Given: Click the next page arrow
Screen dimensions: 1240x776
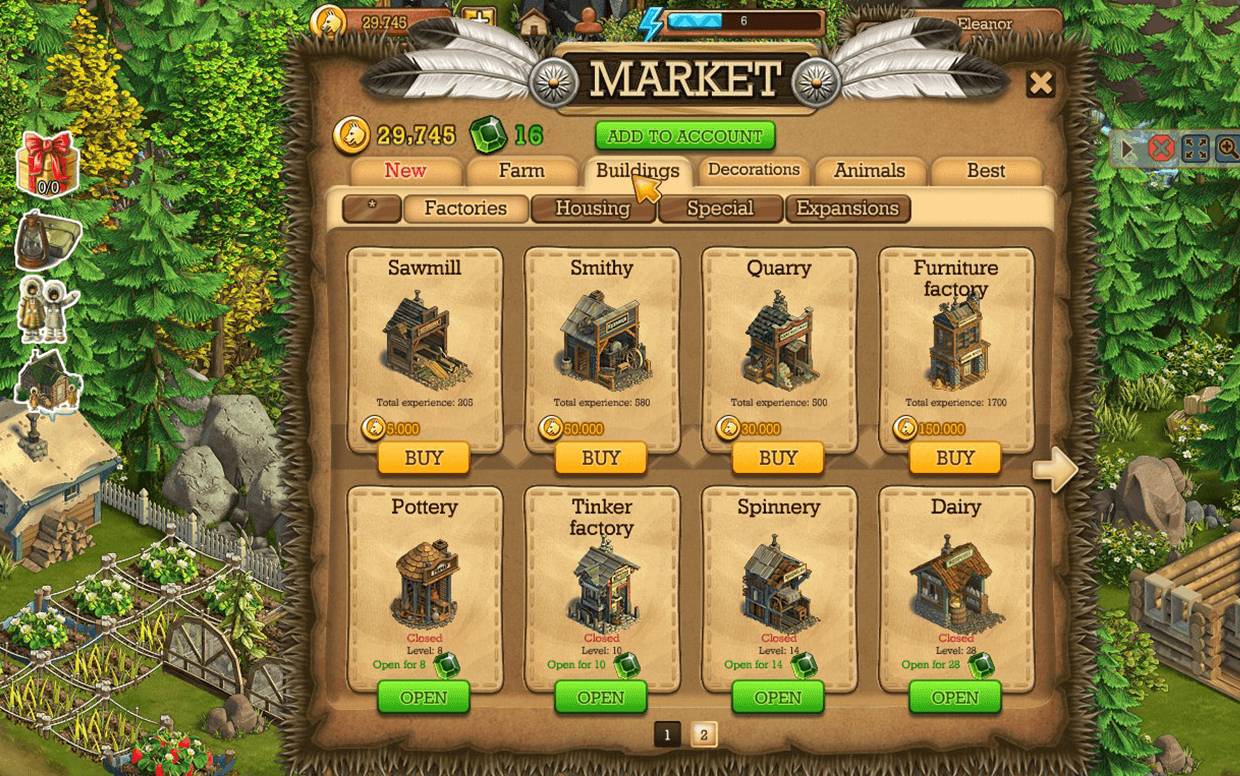Looking at the screenshot, I should pos(1054,470).
